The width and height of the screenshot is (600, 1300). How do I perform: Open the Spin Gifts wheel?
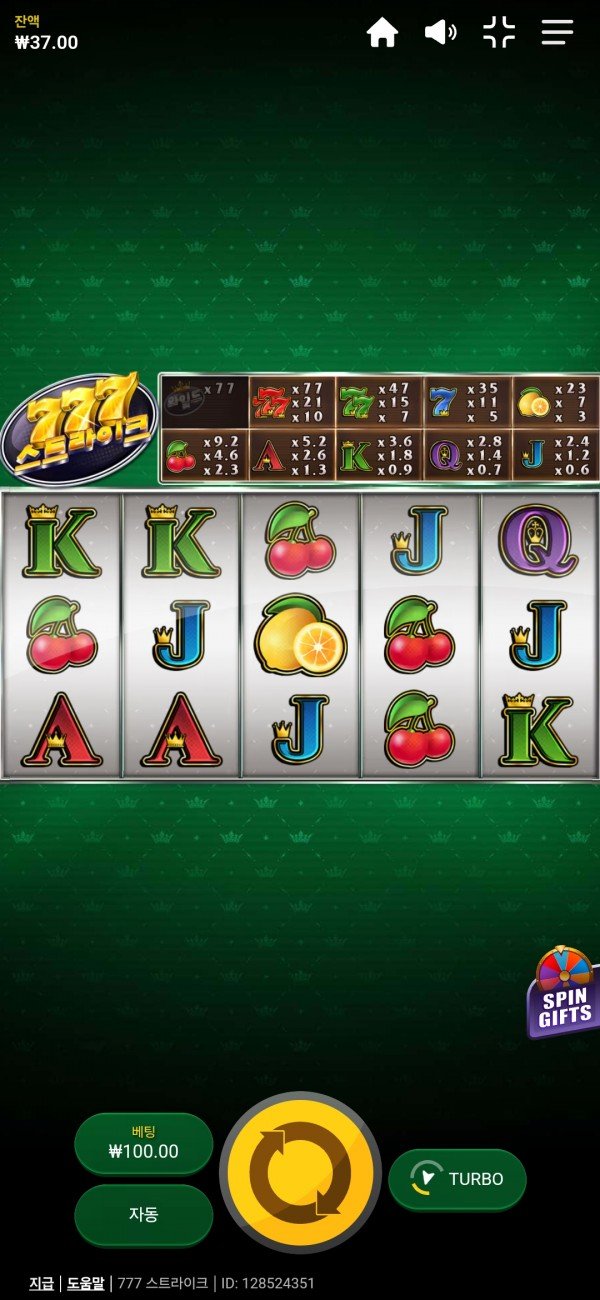click(x=565, y=993)
